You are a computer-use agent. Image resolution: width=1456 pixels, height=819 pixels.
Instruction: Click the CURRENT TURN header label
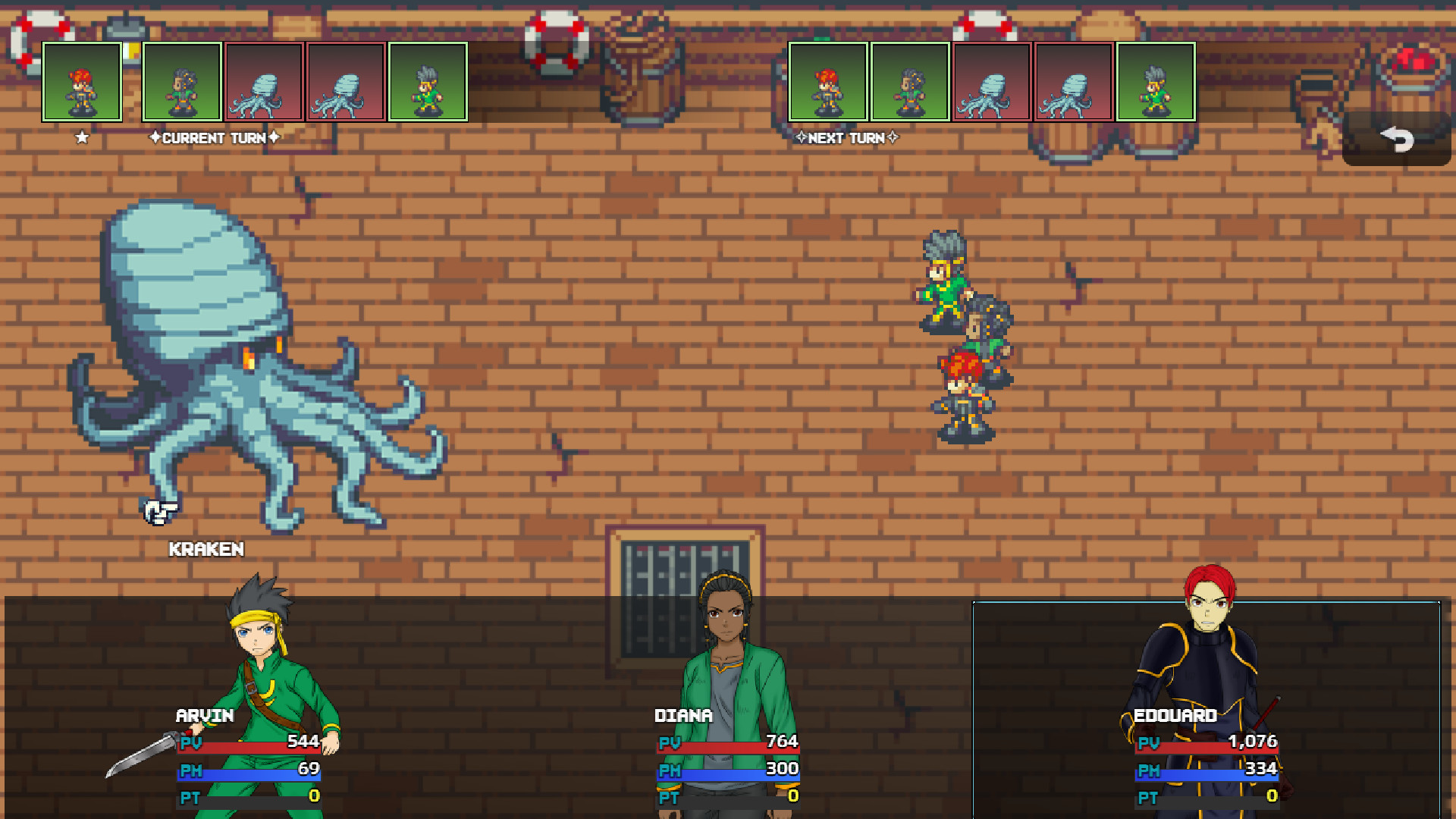pyautogui.click(x=213, y=139)
